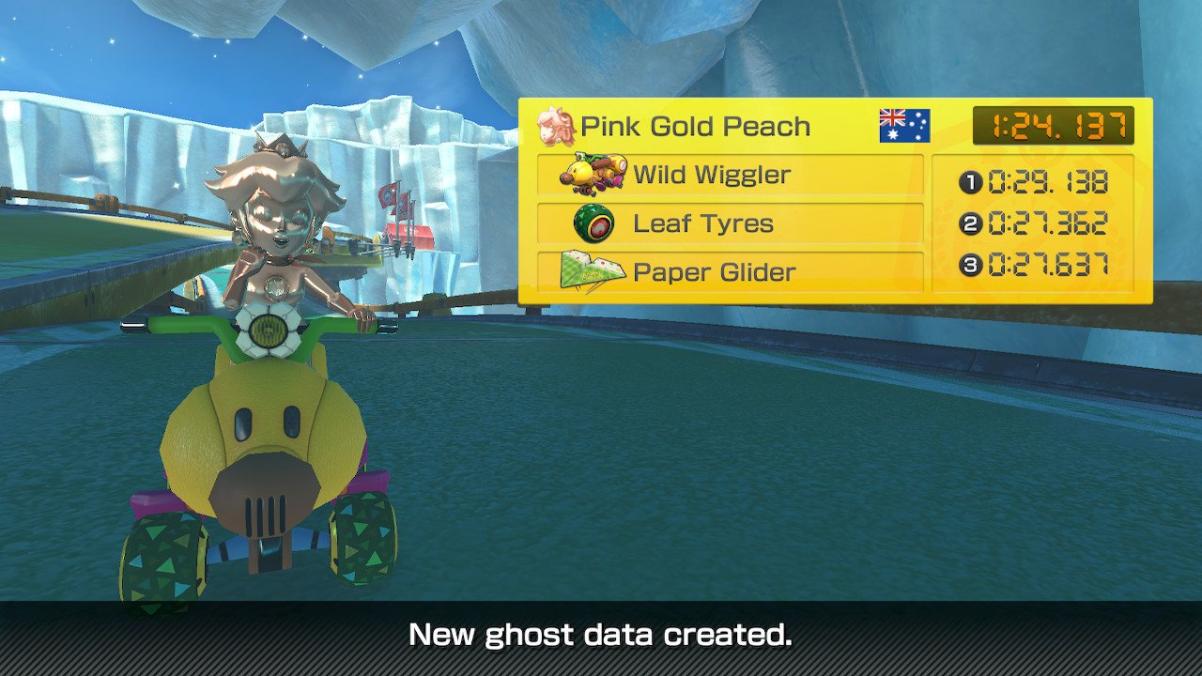This screenshot has height=676, width=1202.
Task: Select the Paper Glider row
Action: (x=729, y=272)
